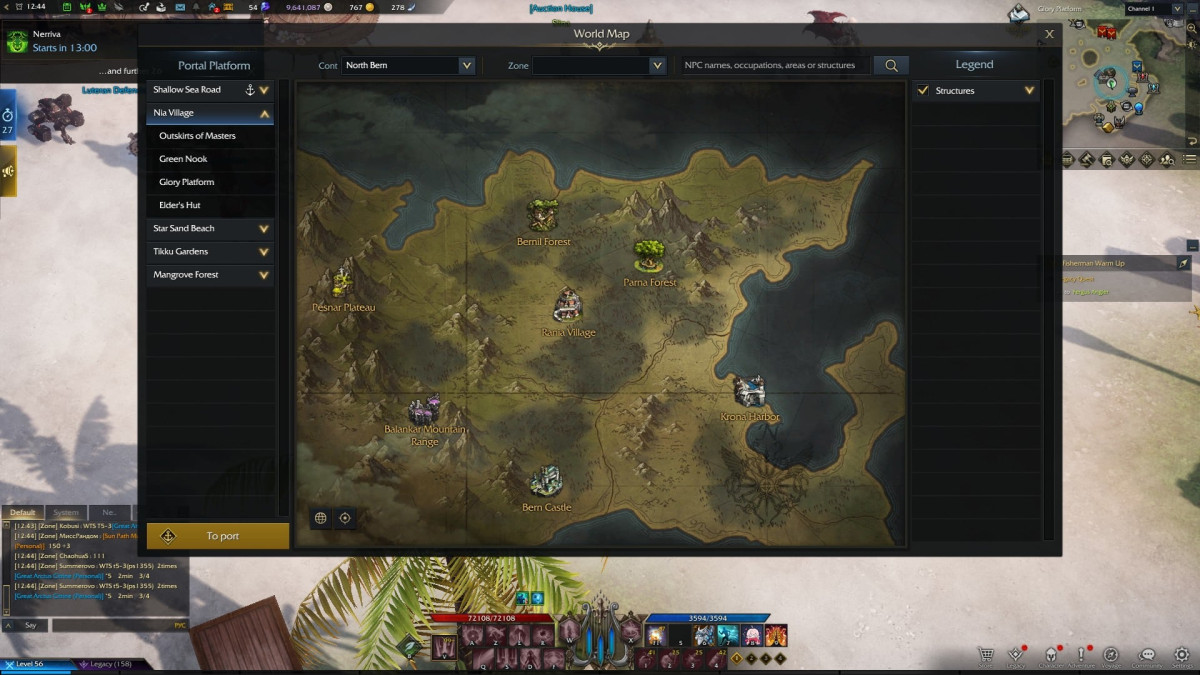Expand the Tikku Gardens entry
Viewport: 1200px width, 675px height.
pos(264,252)
